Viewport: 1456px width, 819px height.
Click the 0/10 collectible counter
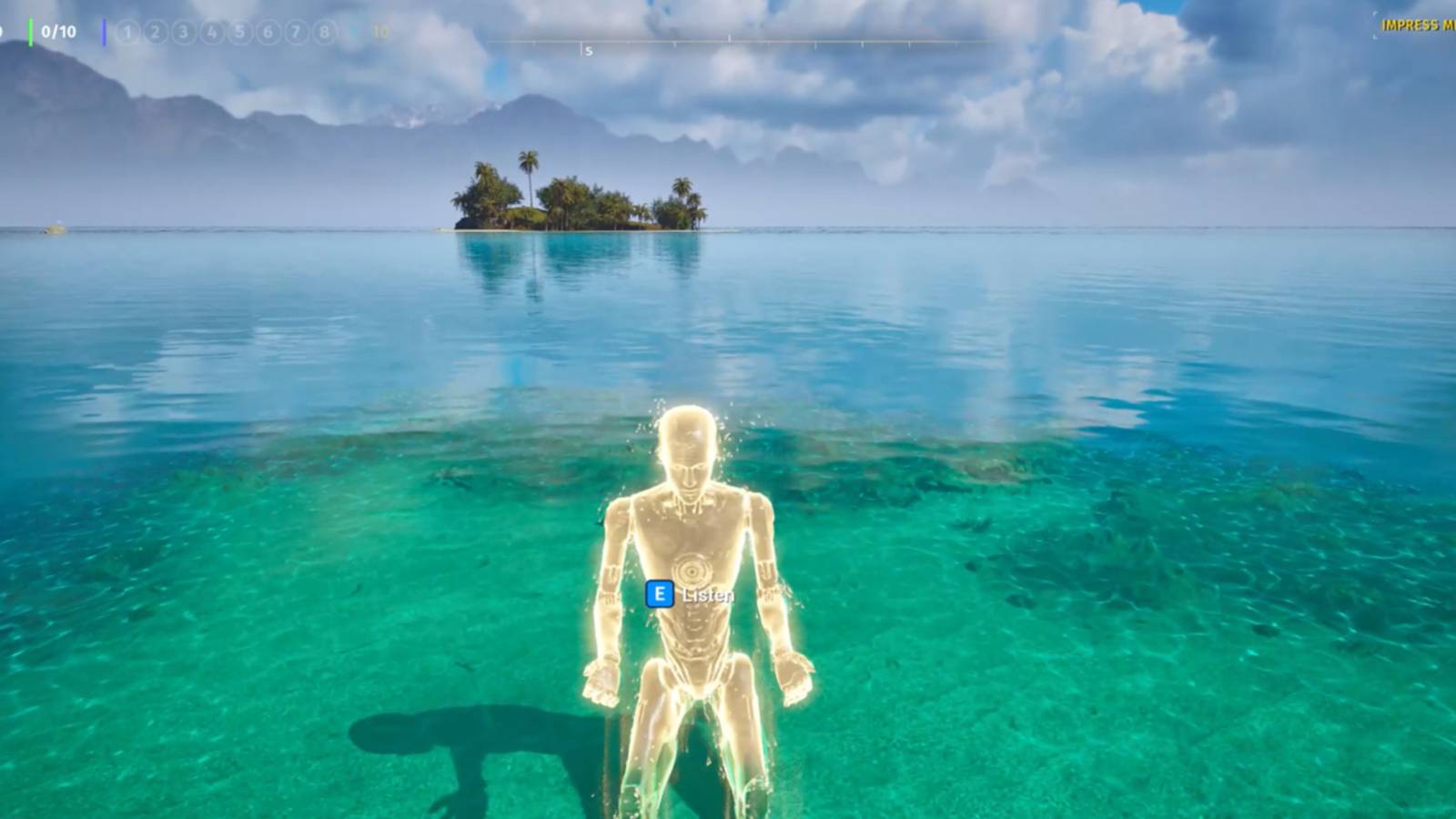(x=58, y=30)
